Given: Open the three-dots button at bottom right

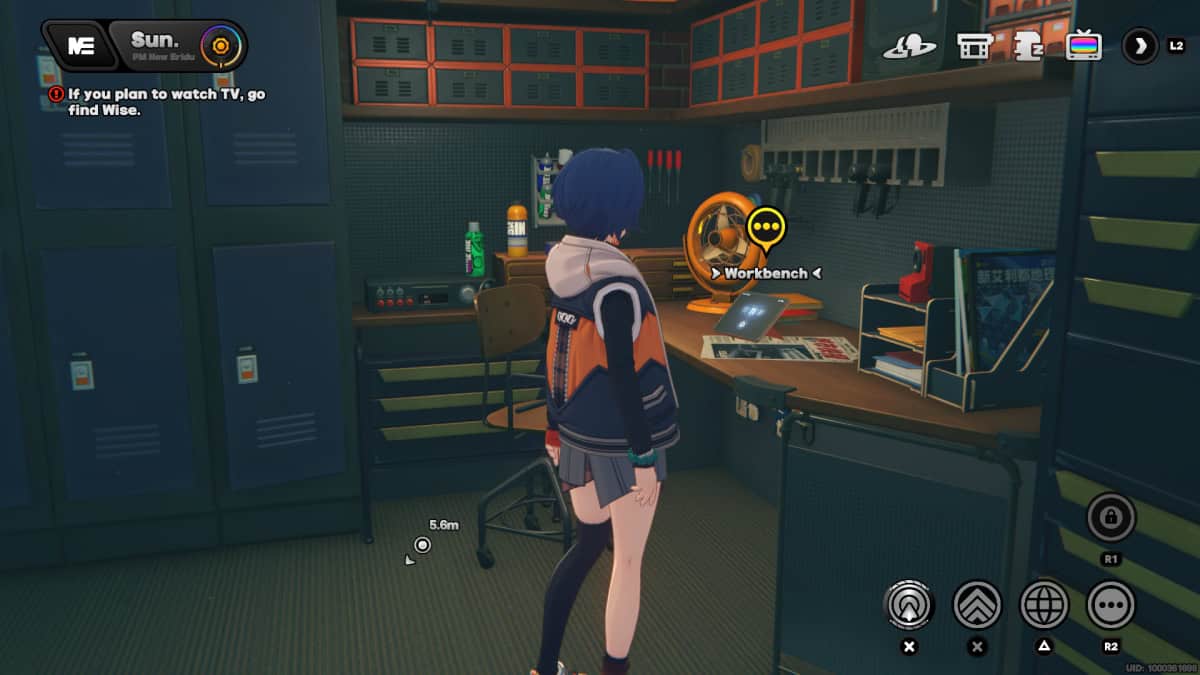Looking at the screenshot, I should pyautogui.click(x=1111, y=604).
